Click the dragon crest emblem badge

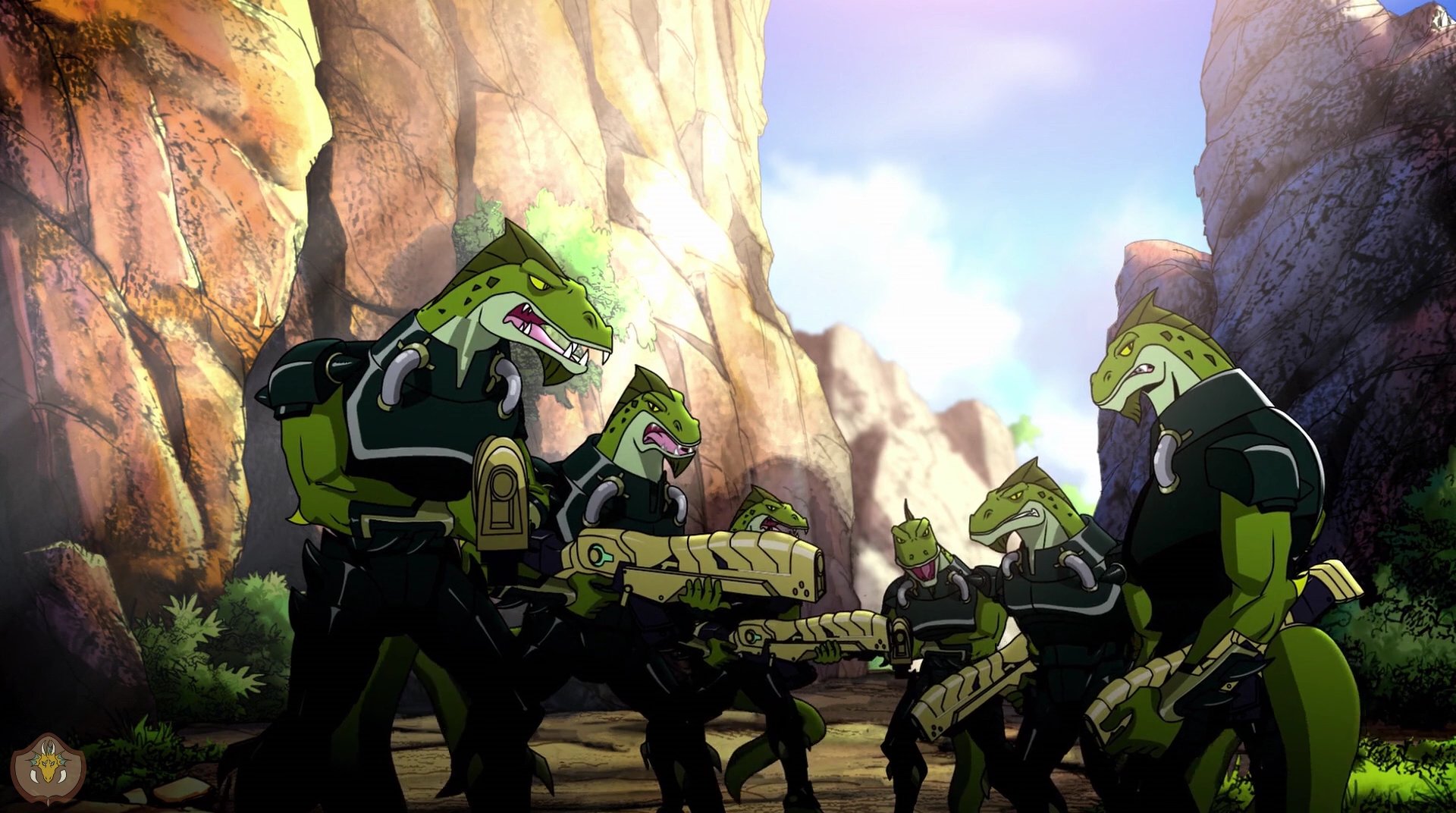pyautogui.click(x=49, y=768)
